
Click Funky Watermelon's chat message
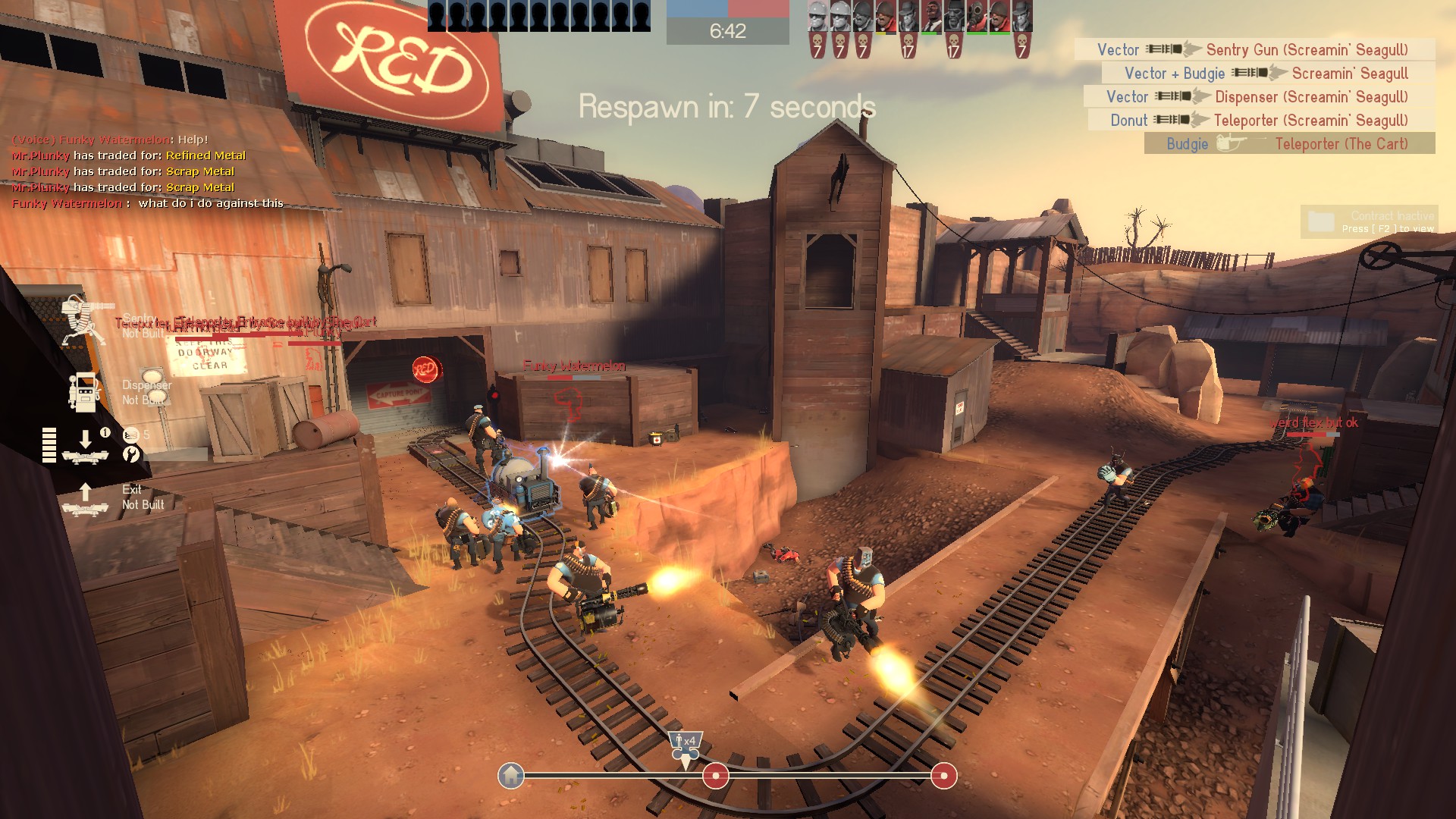(x=148, y=203)
